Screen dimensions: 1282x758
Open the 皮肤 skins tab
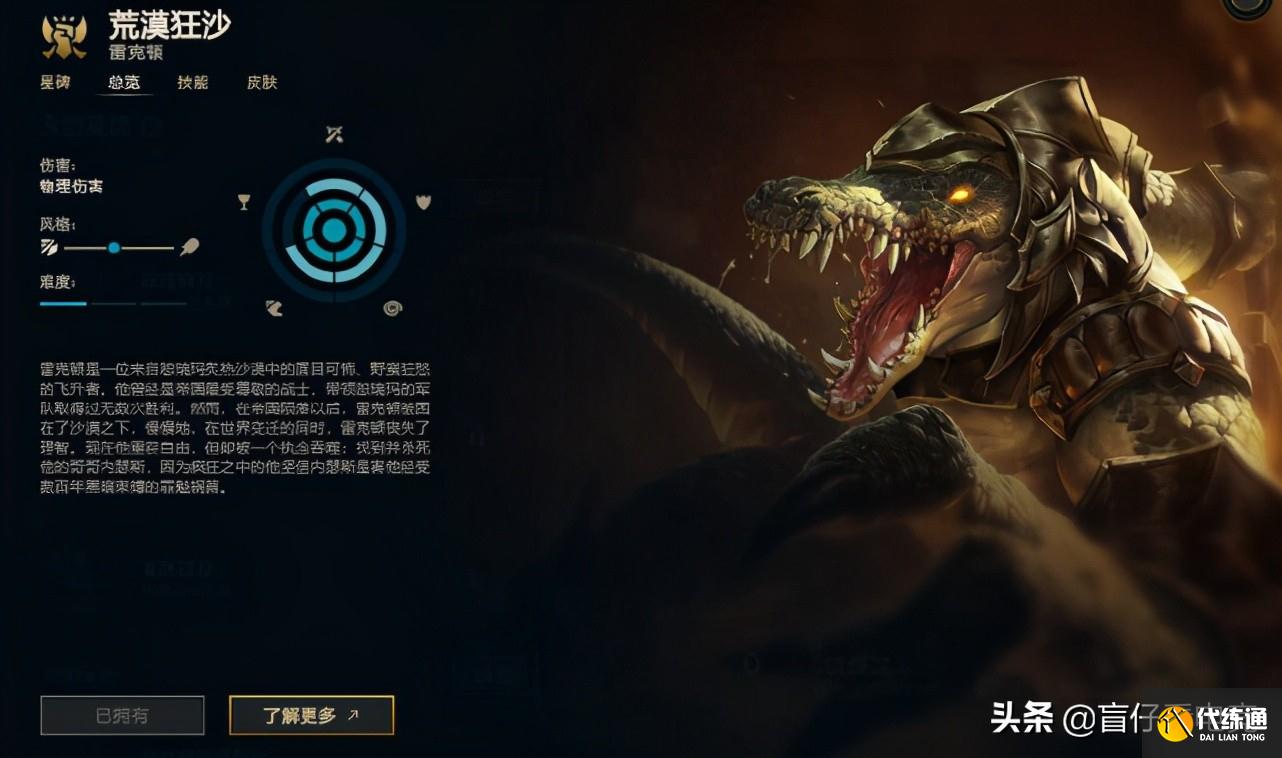click(x=260, y=83)
